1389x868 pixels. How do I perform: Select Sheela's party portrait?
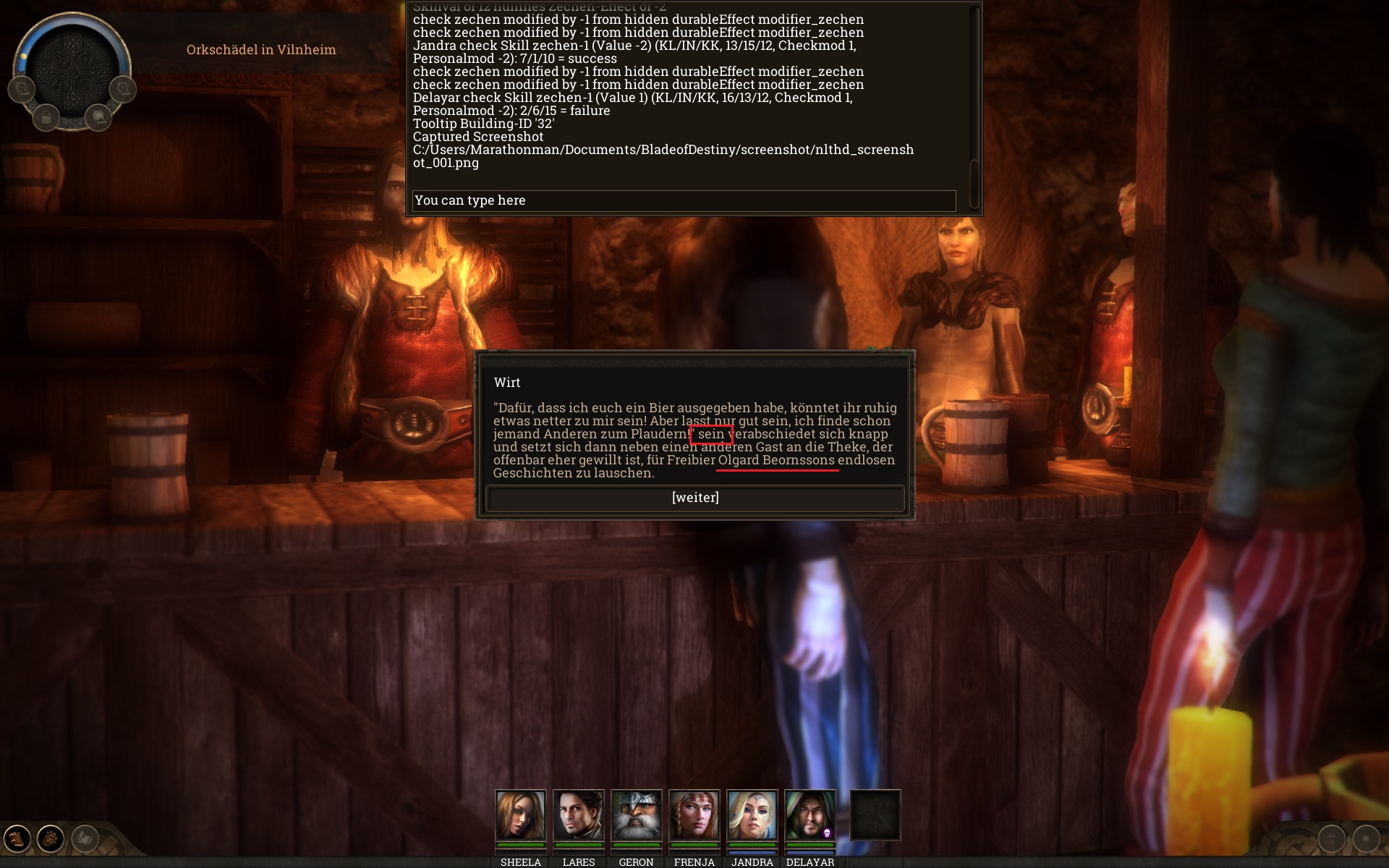pos(520,815)
